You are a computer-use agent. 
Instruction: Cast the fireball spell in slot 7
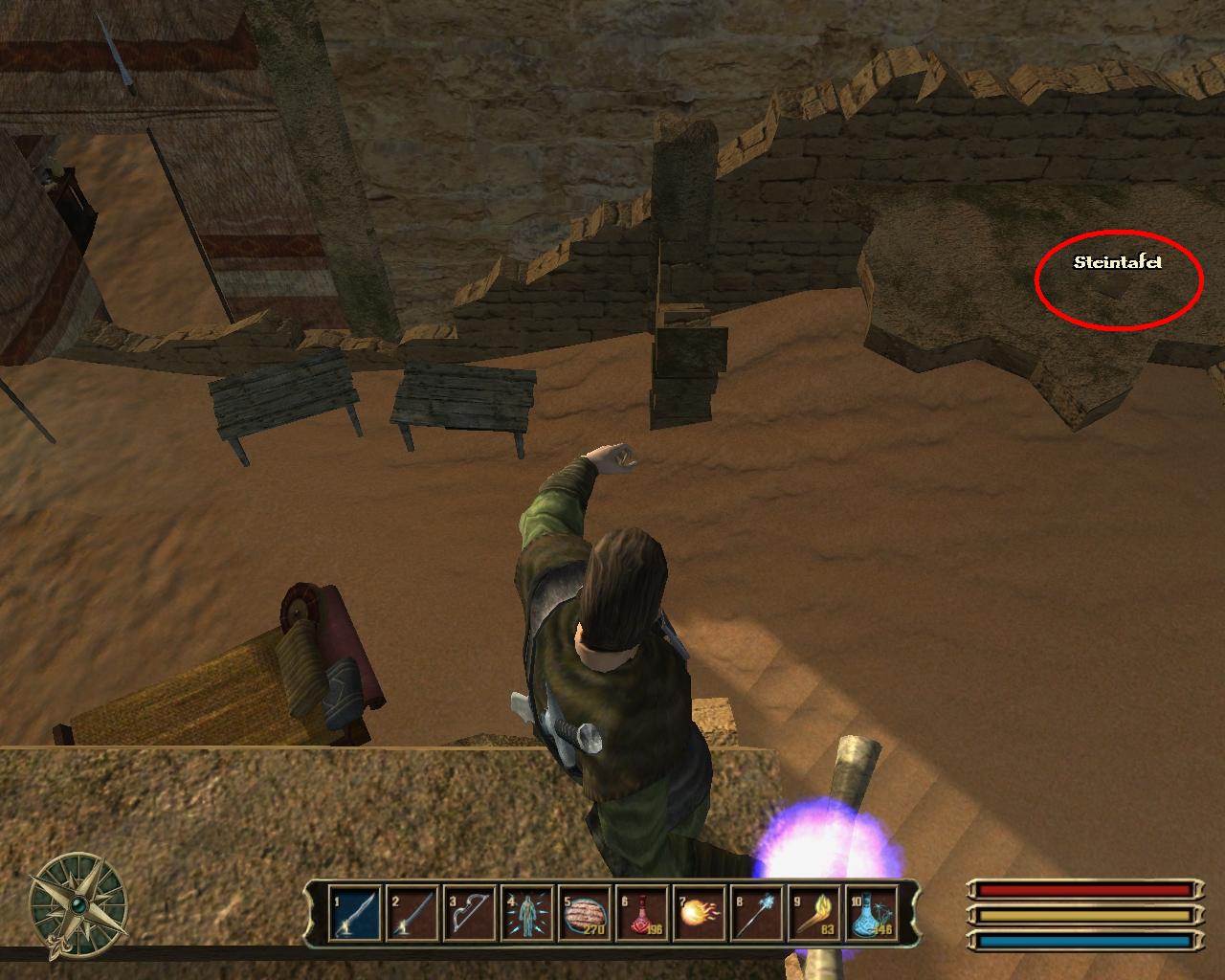pyautogui.click(x=700, y=914)
